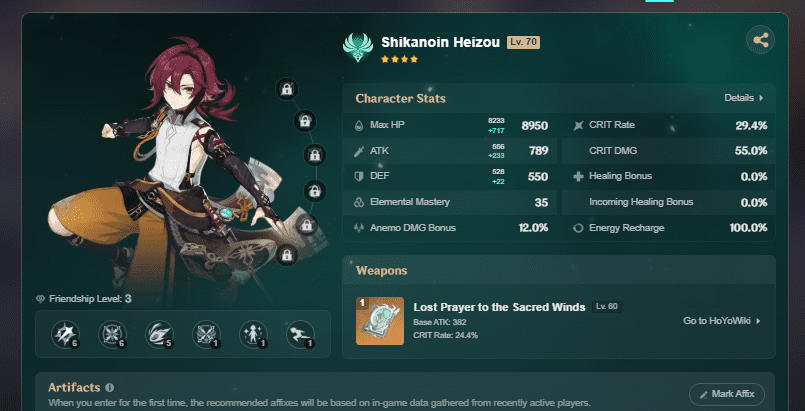The width and height of the screenshot is (805, 411).
Task: Click the share button beside the character name
Action: (x=760, y=41)
